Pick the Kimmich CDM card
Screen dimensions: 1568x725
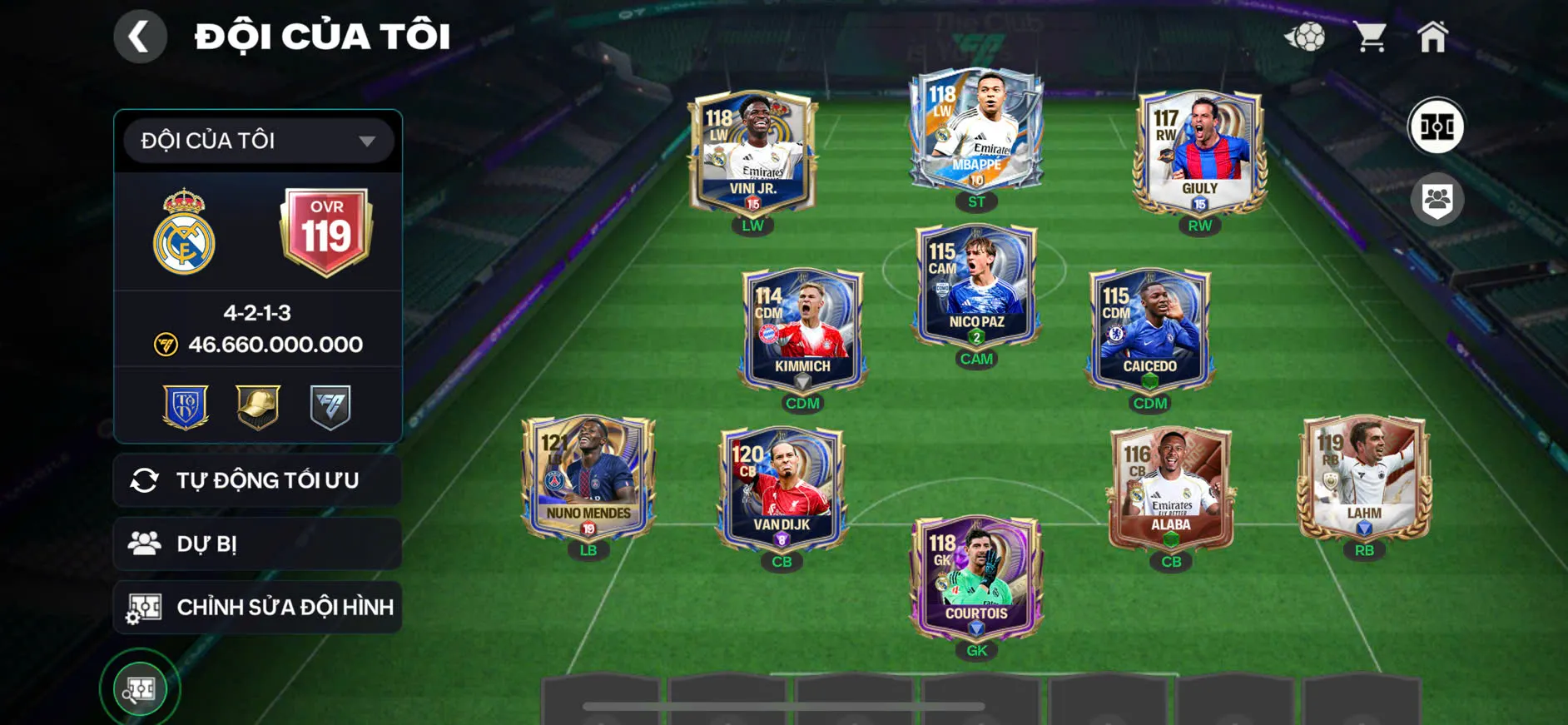(x=802, y=331)
